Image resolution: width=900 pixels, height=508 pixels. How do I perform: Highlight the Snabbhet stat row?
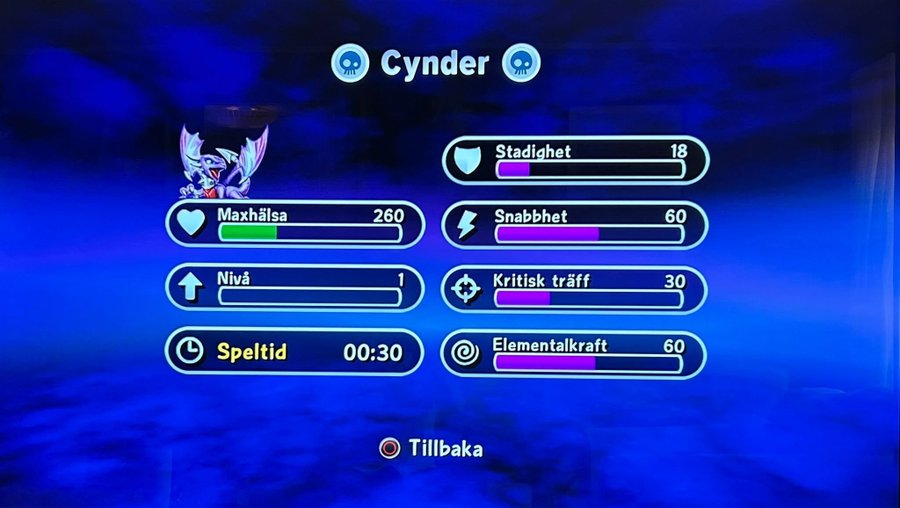(575, 224)
